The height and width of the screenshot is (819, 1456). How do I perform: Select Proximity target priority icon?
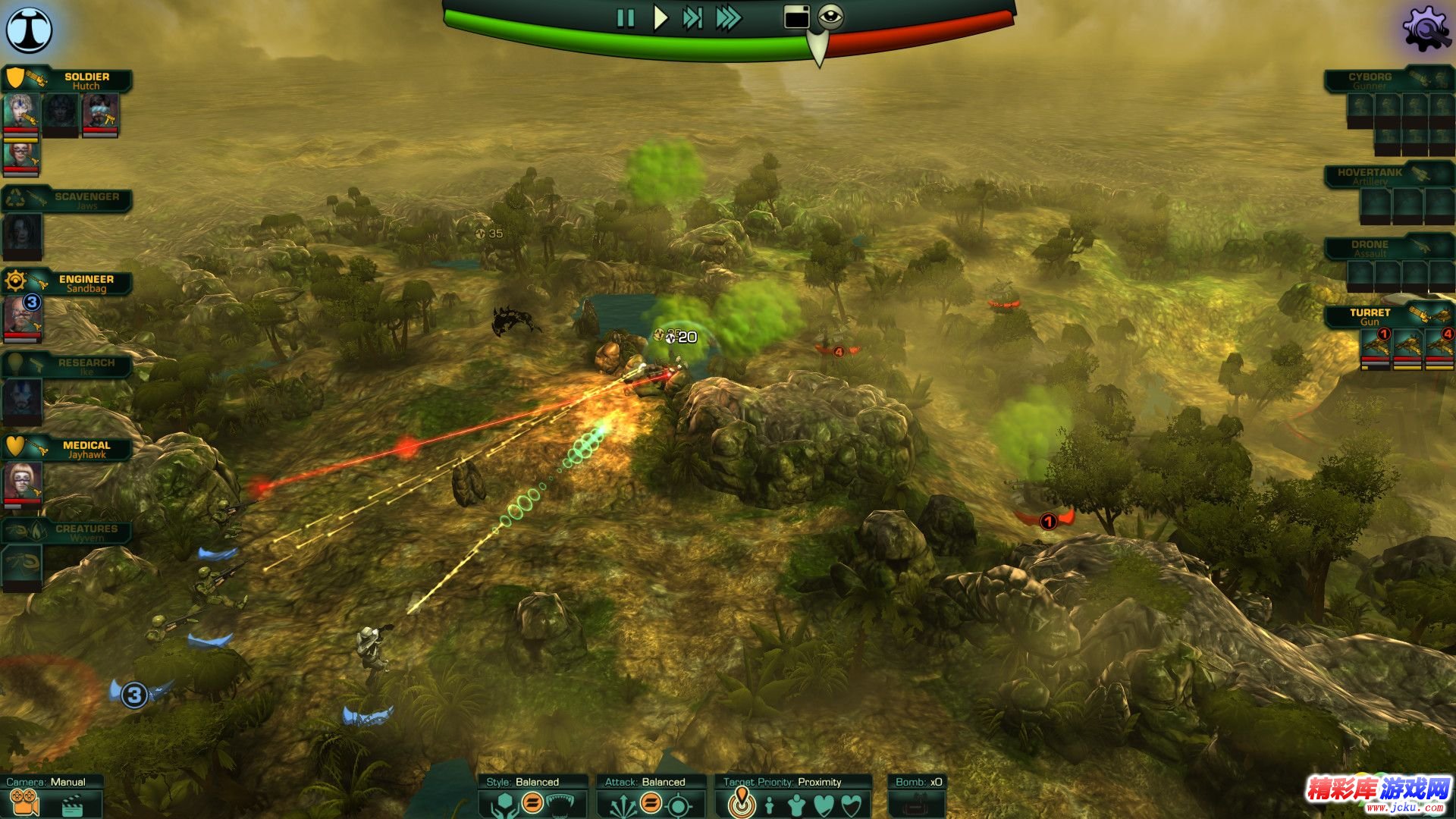pos(742,804)
